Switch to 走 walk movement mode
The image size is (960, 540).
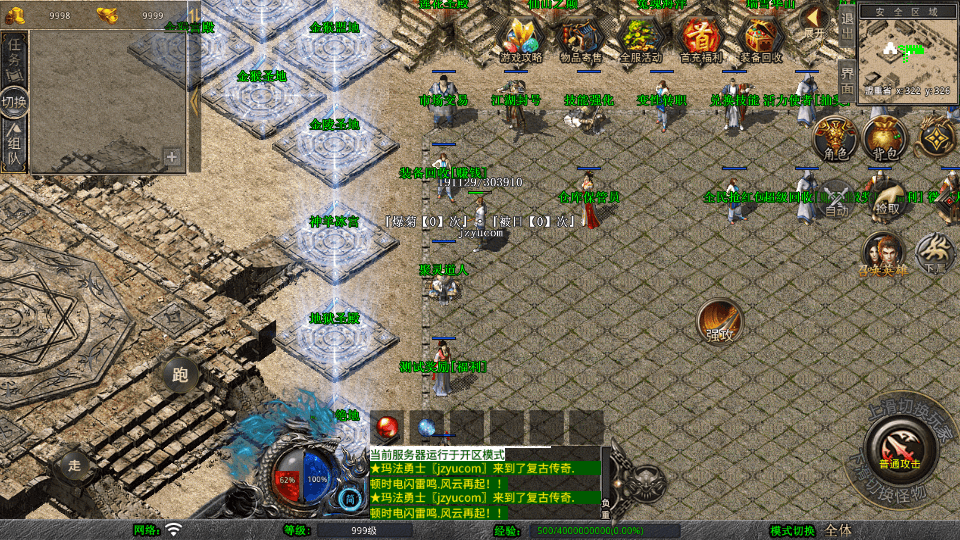tap(75, 465)
